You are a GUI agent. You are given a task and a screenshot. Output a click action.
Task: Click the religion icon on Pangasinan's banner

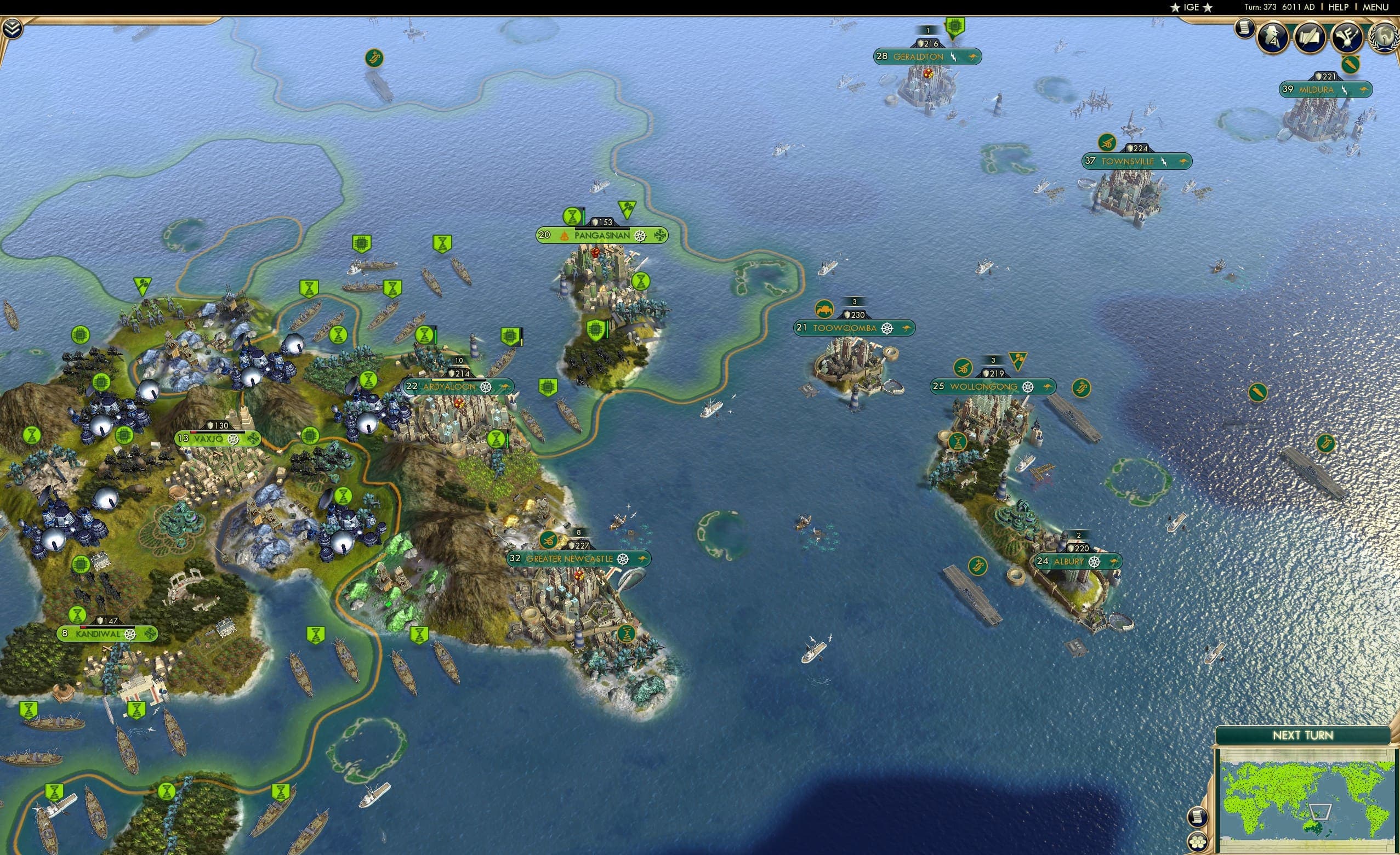pos(564,235)
